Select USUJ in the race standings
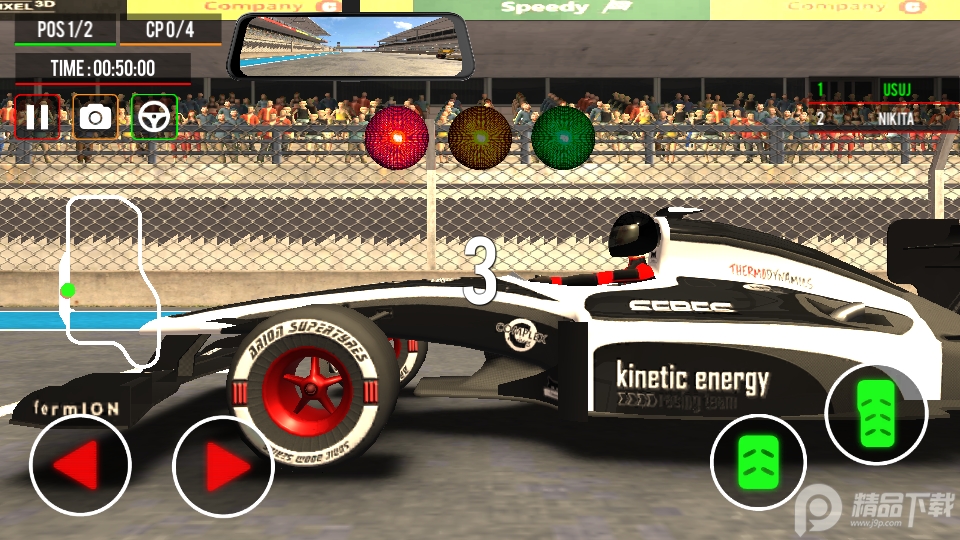 coord(880,90)
